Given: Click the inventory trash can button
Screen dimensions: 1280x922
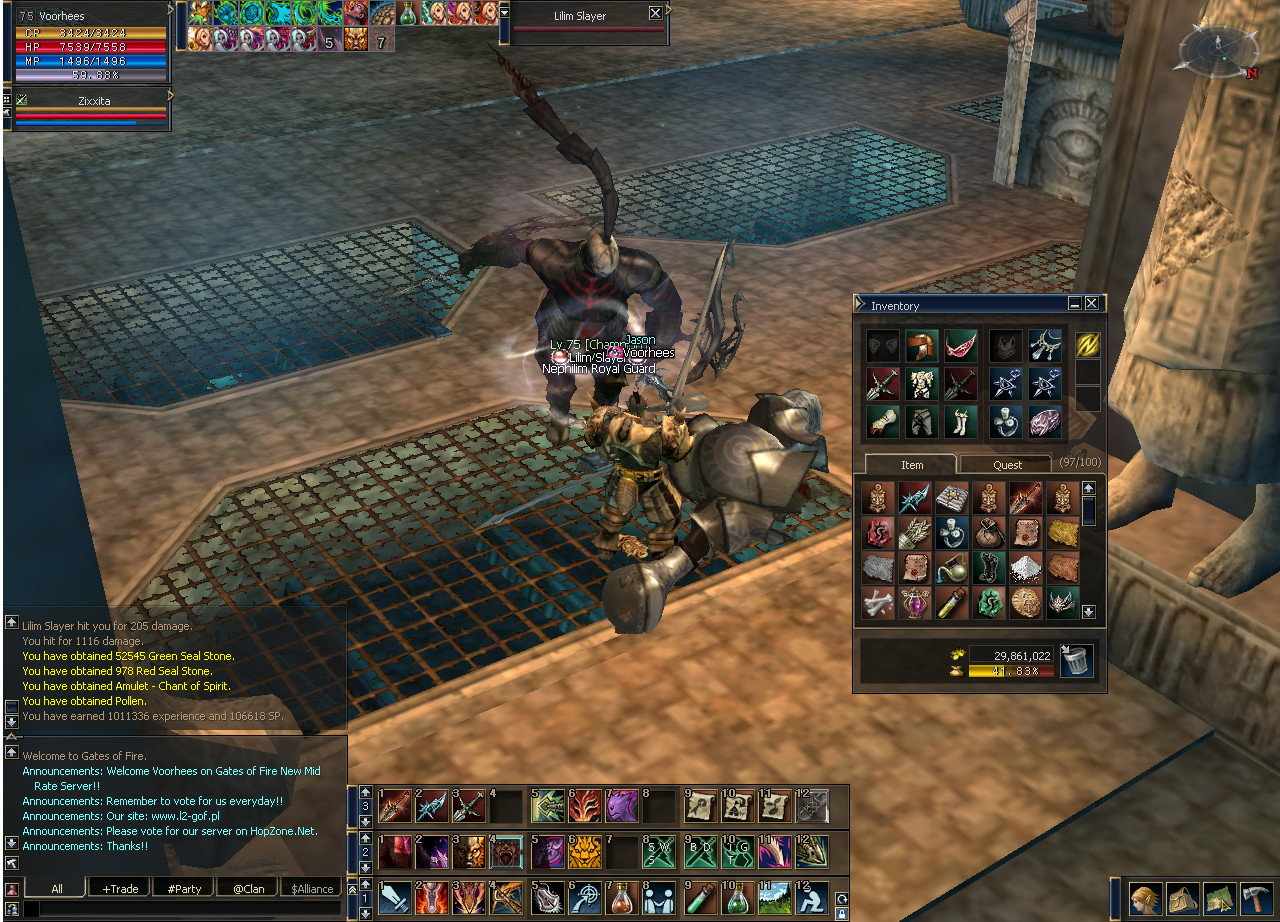Looking at the screenshot, I should [x=1077, y=661].
